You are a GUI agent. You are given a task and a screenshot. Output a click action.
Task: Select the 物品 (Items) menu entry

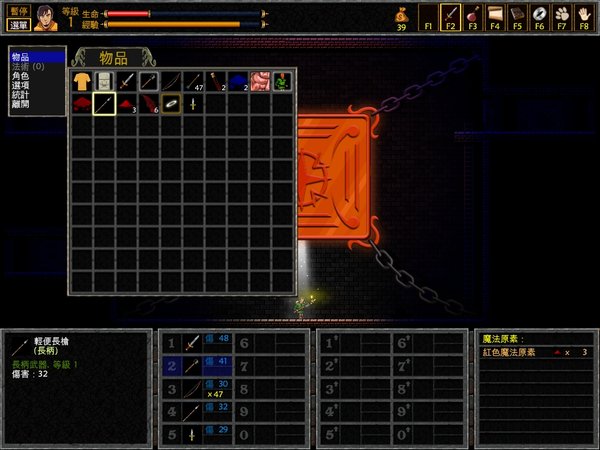(x=20, y=58)
